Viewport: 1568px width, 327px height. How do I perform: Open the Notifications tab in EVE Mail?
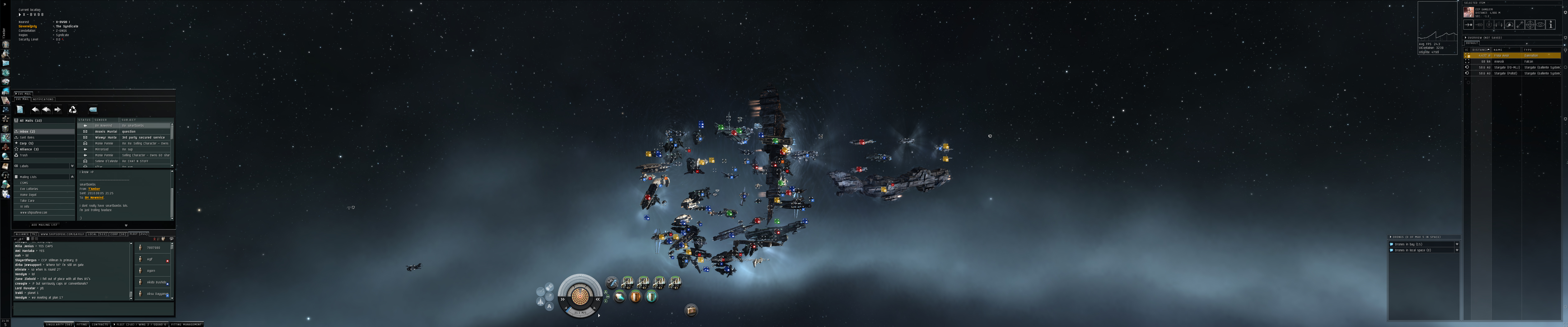tap(43, 99)
